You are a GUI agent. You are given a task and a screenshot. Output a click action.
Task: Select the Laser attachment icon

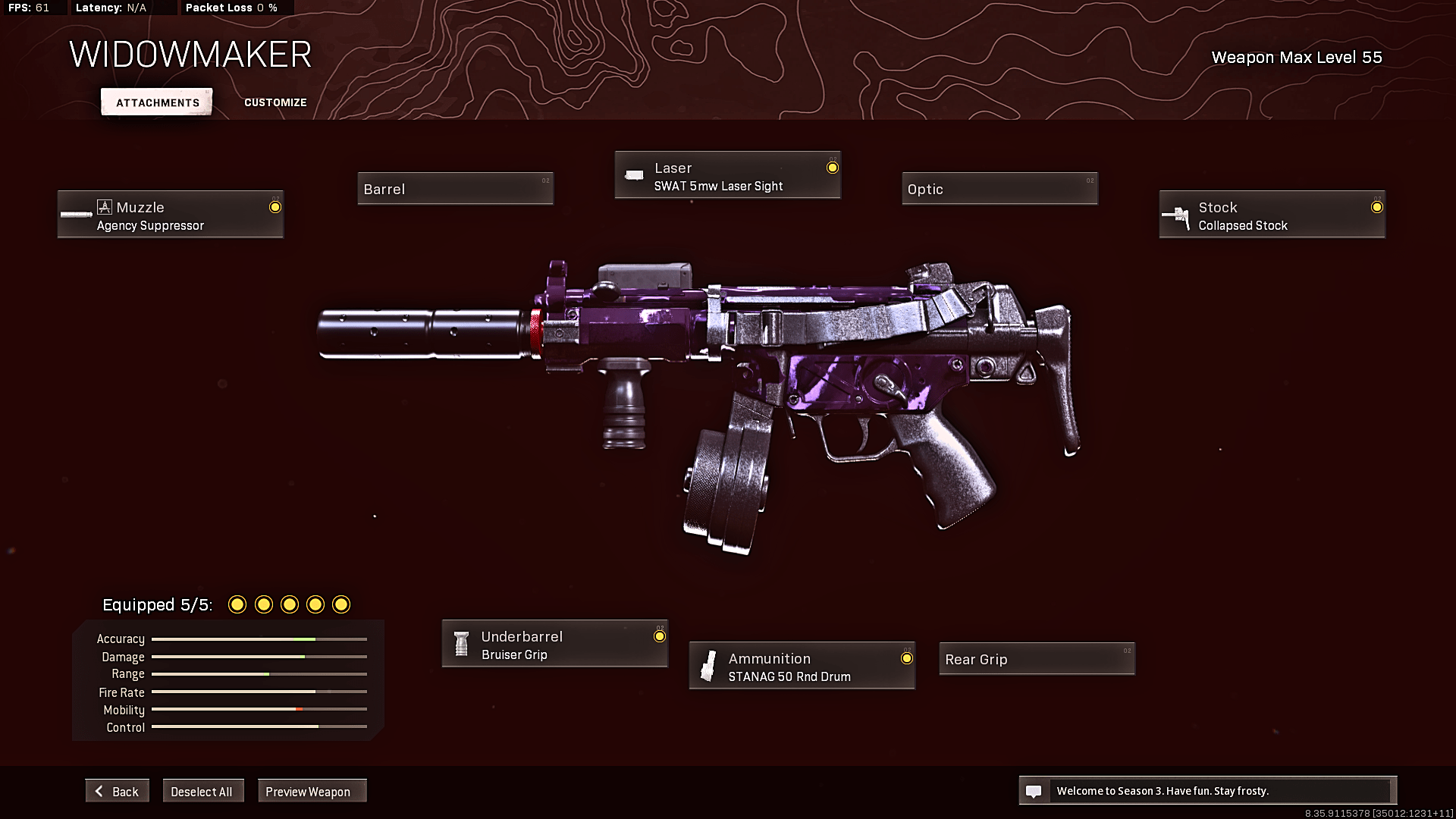pyautogui.click(x=635, y=174)
